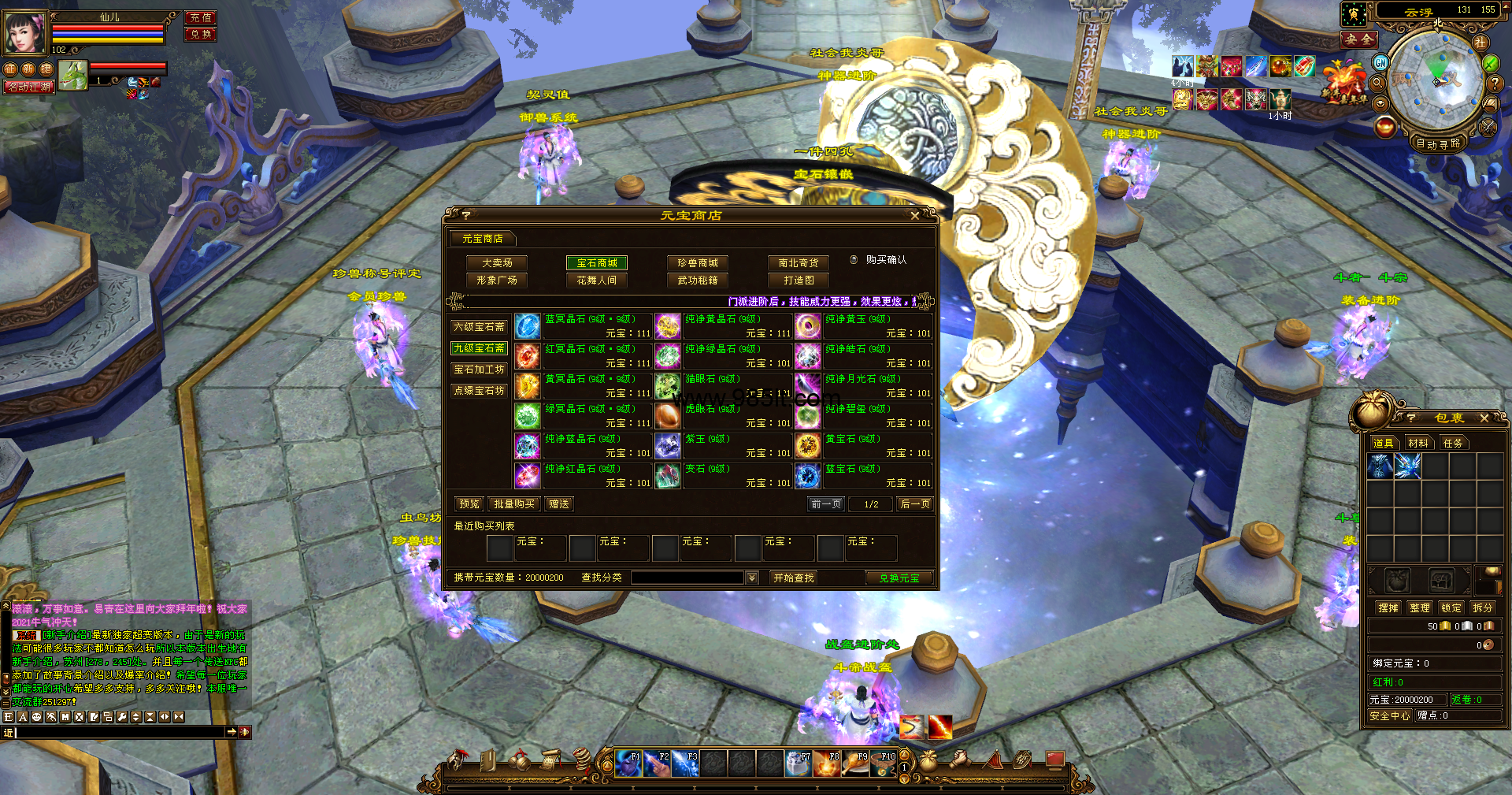Click the 整理 sort button in bag
The image size is (1512, 795).
coord(1420,608)
